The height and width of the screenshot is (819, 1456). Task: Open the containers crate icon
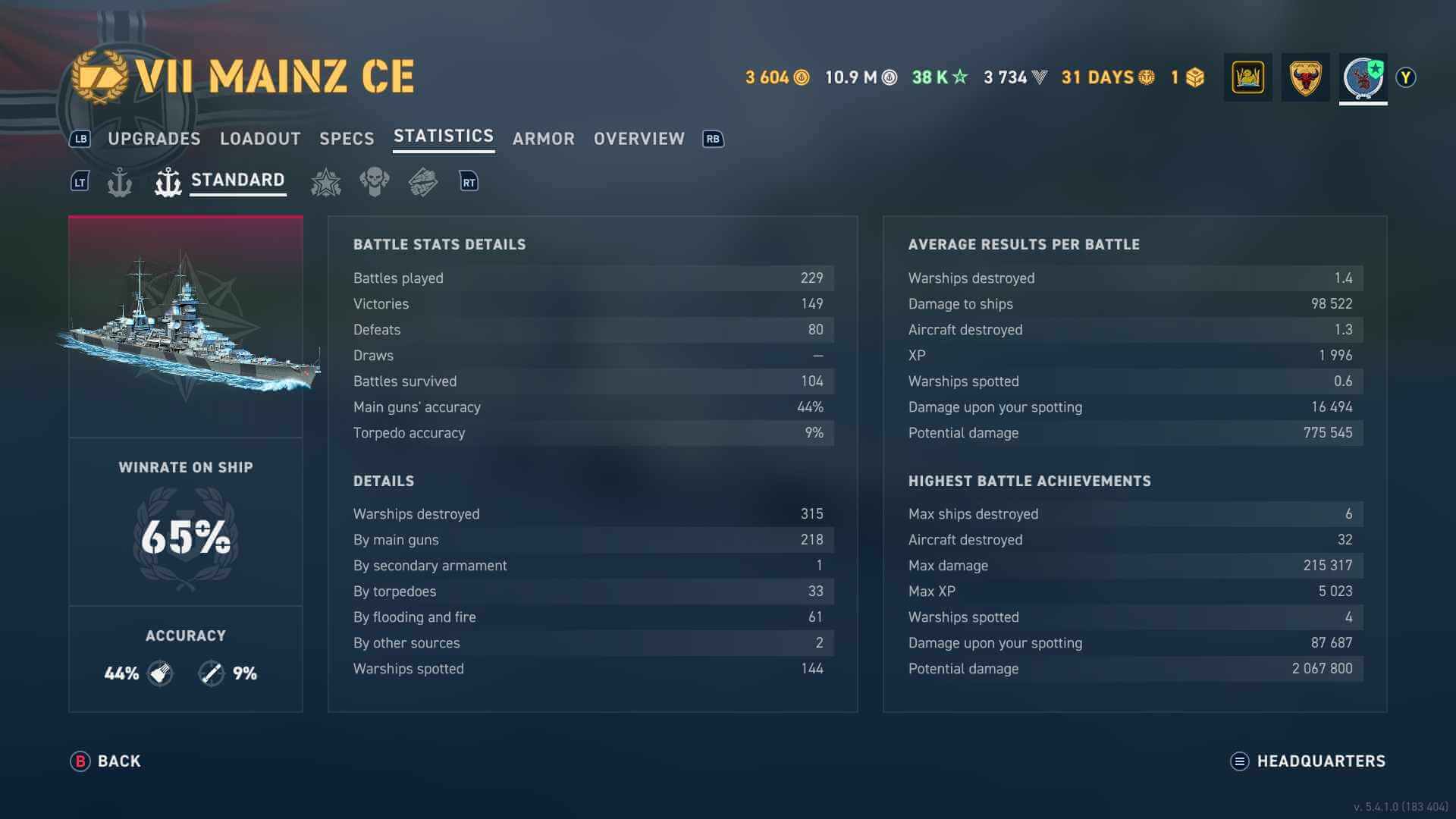1195,77
